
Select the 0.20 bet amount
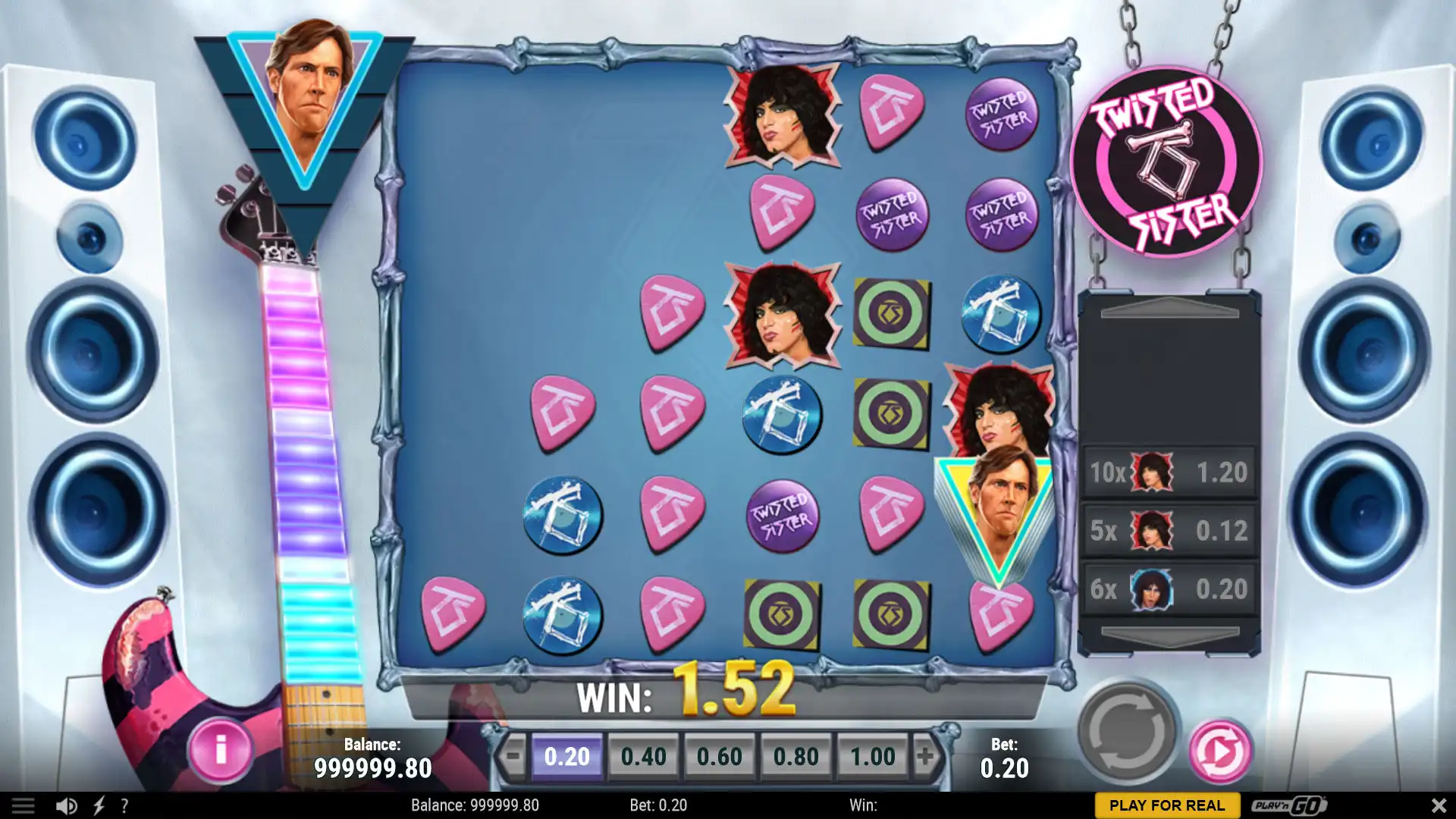click(567, 756)
